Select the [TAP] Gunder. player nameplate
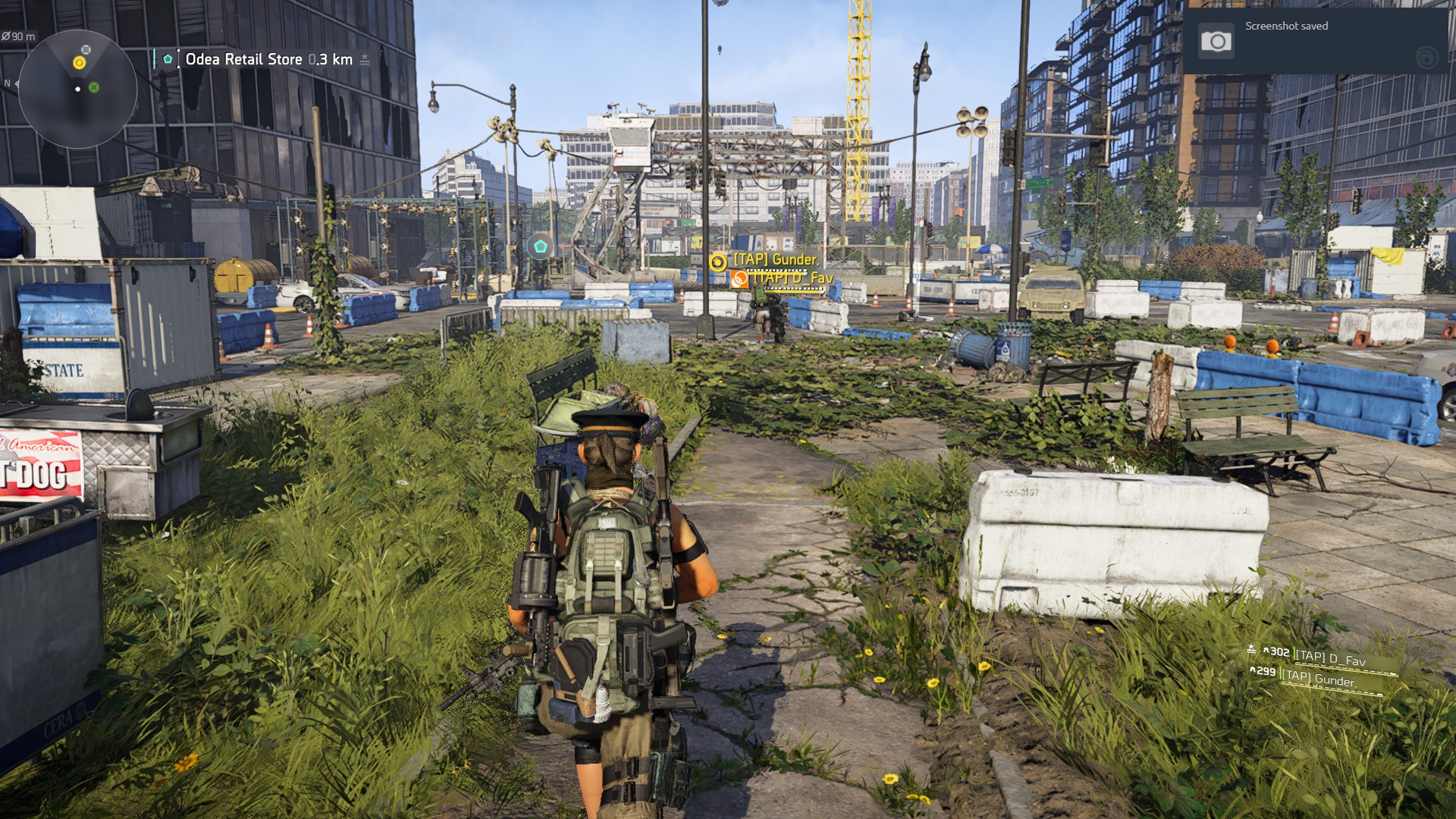Viewport: 1456px width, 819px height. coord(775,260)
